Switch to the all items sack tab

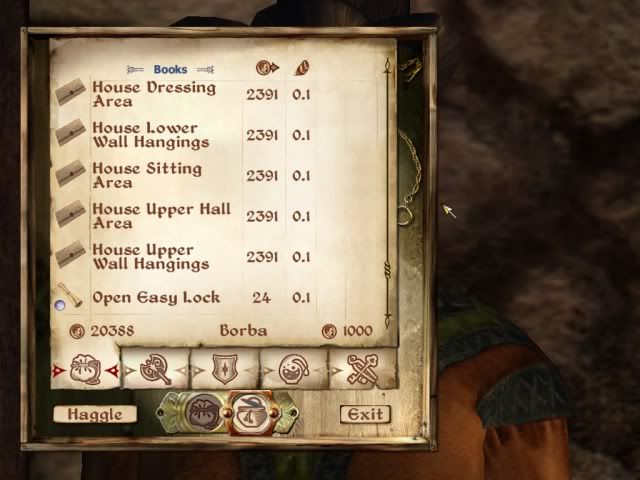85,369
